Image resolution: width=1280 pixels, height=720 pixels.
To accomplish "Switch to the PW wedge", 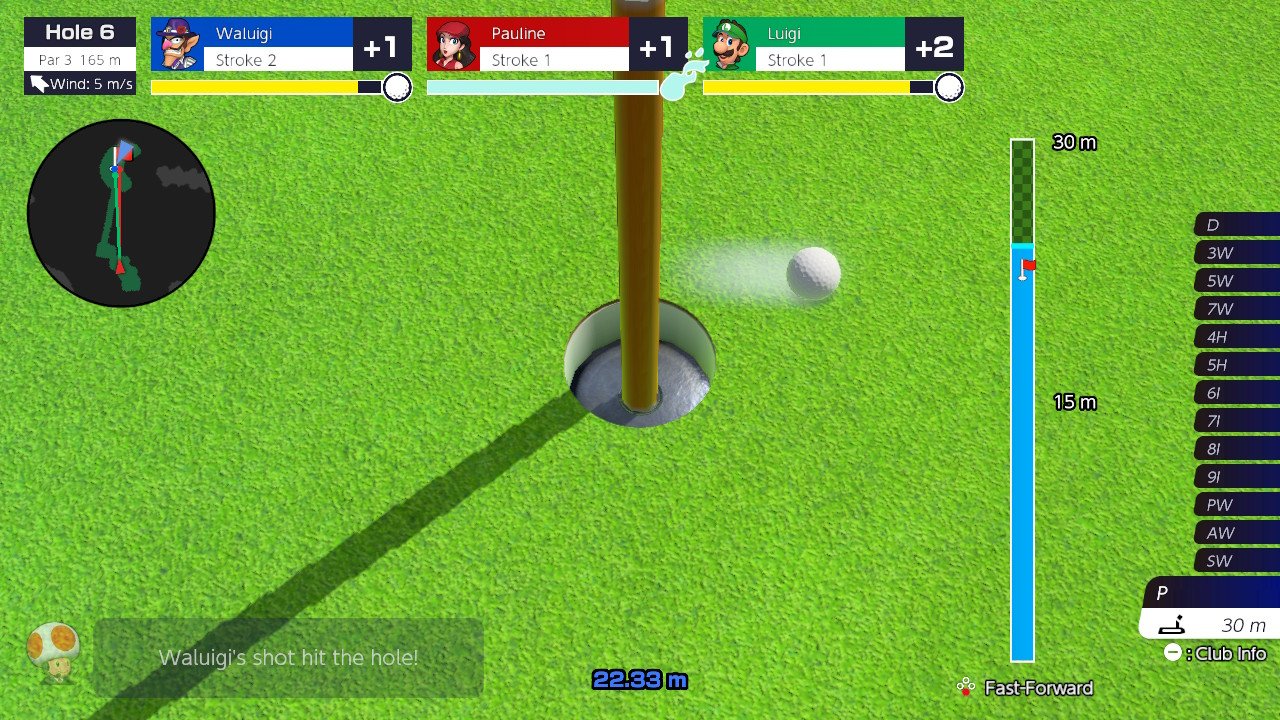I will point(1237,505).
